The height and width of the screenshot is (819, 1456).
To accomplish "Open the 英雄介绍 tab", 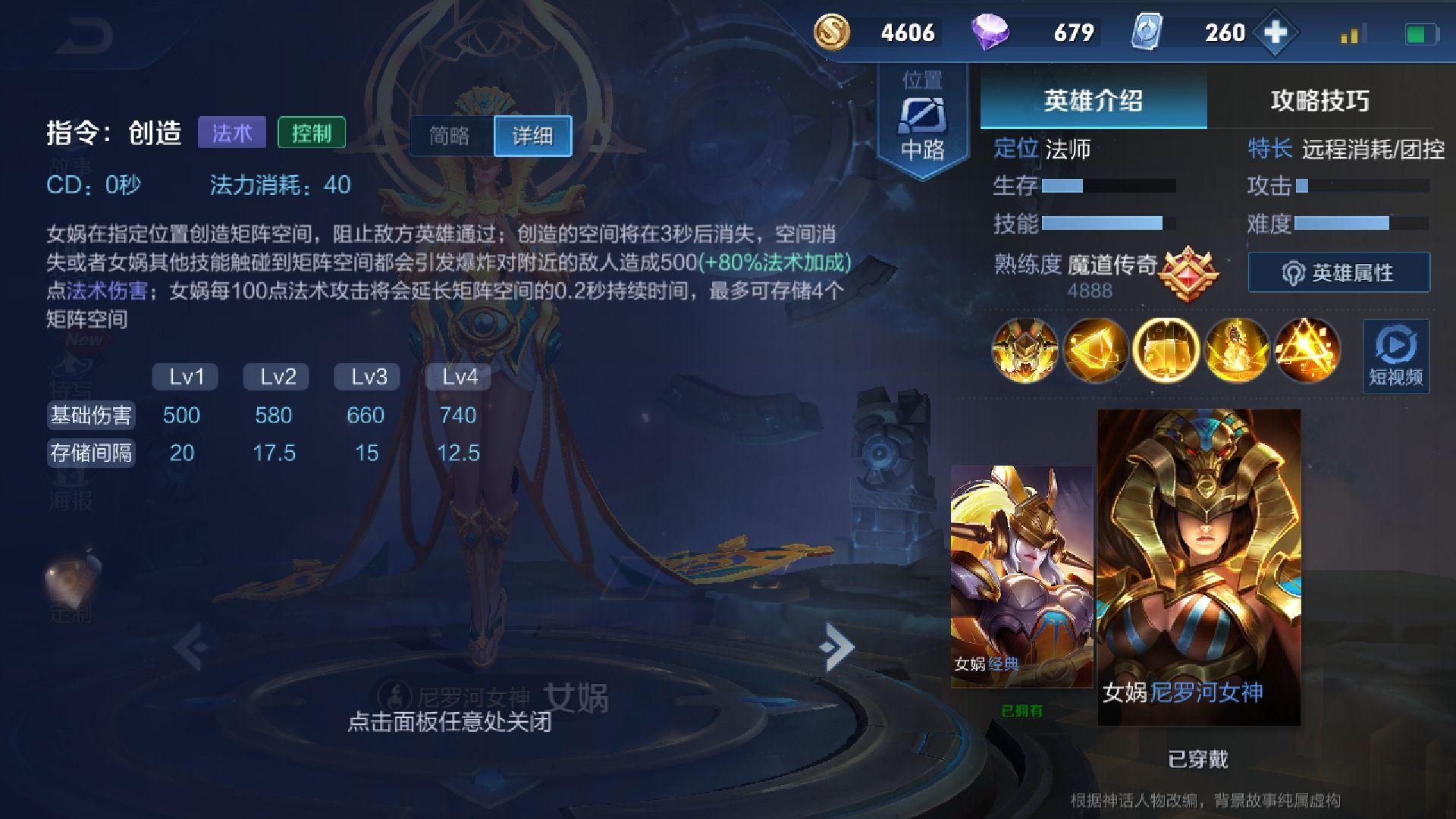I will pyautogui.click(x=1093, y=100).
